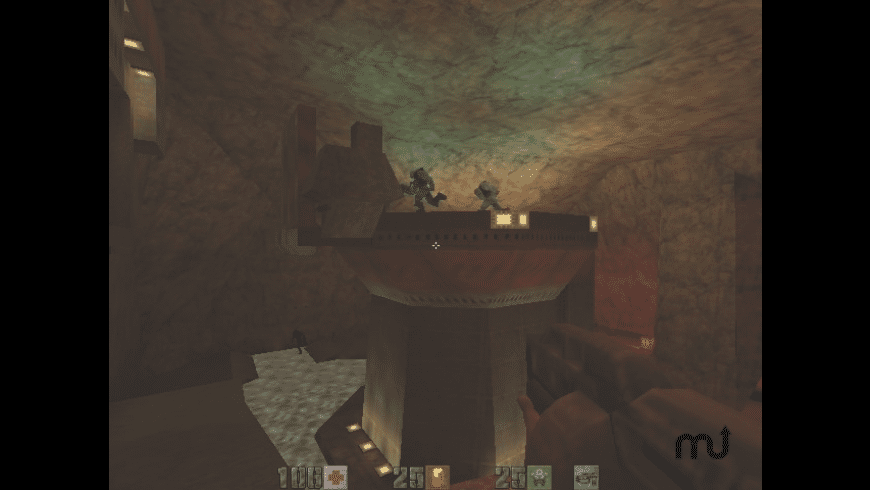This screenshot has height=490, width=870.
Task: Select the ammo type icon
Action: 437,477
